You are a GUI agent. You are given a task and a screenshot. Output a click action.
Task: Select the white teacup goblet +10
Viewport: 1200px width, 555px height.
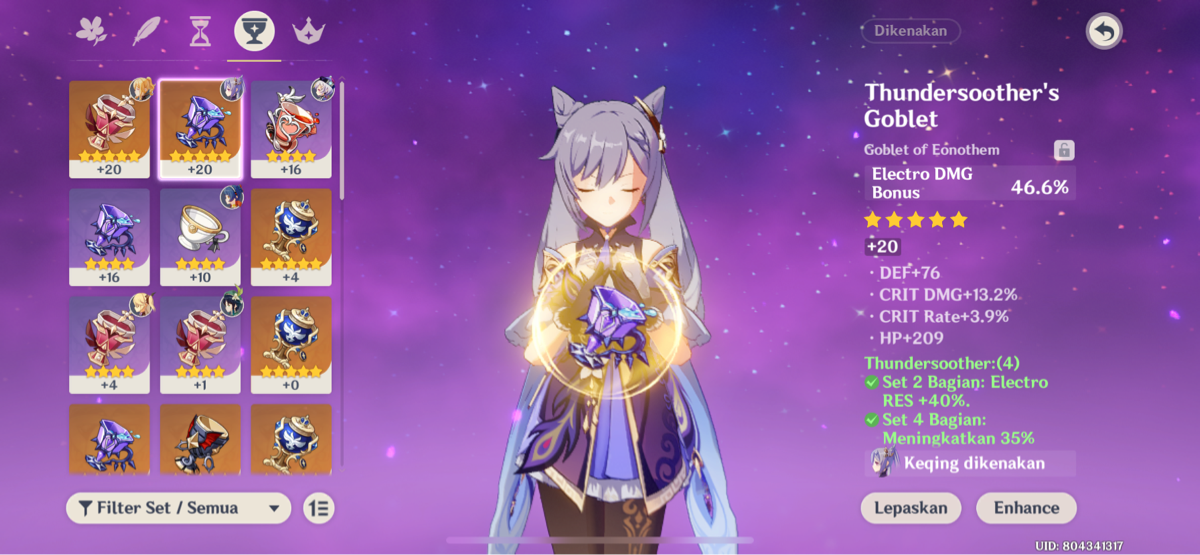click(x=200, y=236)
